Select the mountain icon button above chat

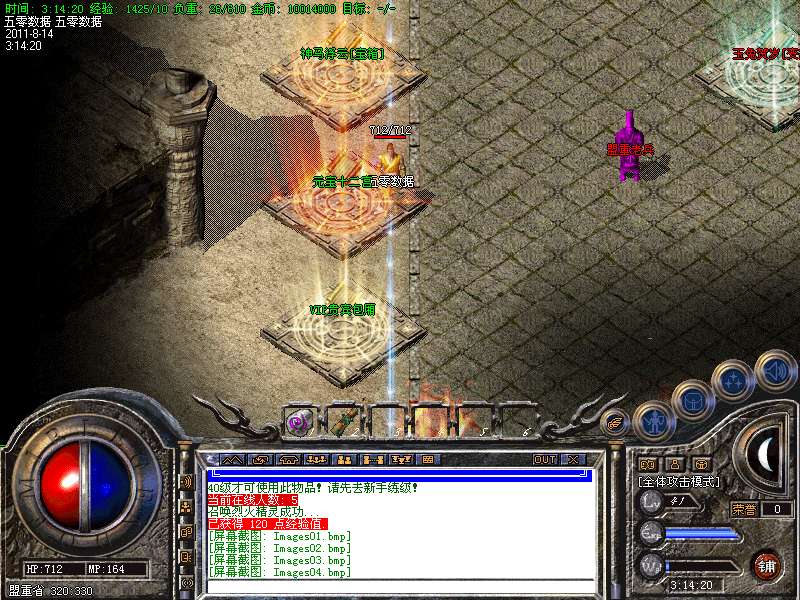click(x=233, y=459)
